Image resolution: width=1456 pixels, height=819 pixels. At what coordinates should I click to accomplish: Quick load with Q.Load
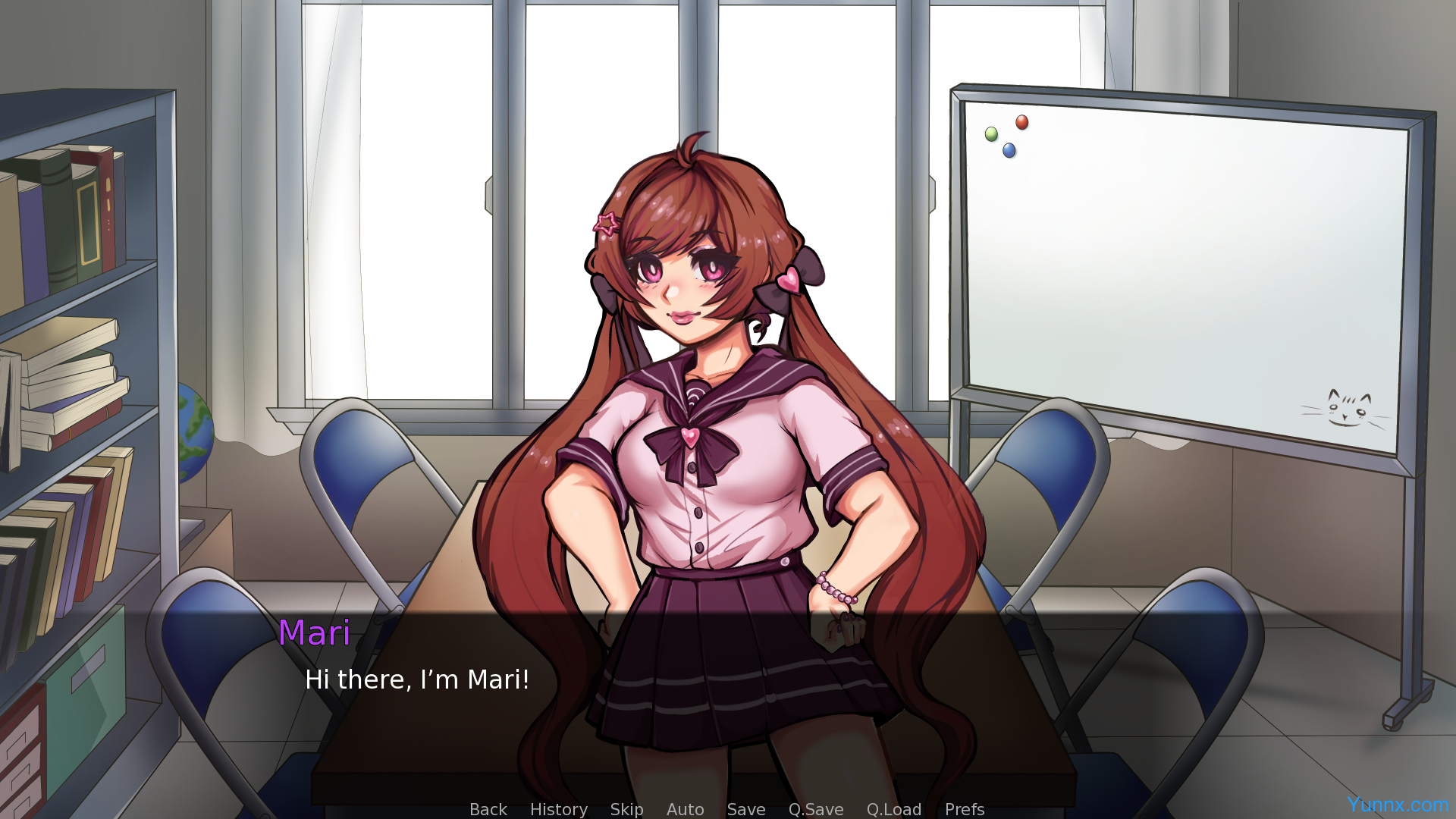893,809
